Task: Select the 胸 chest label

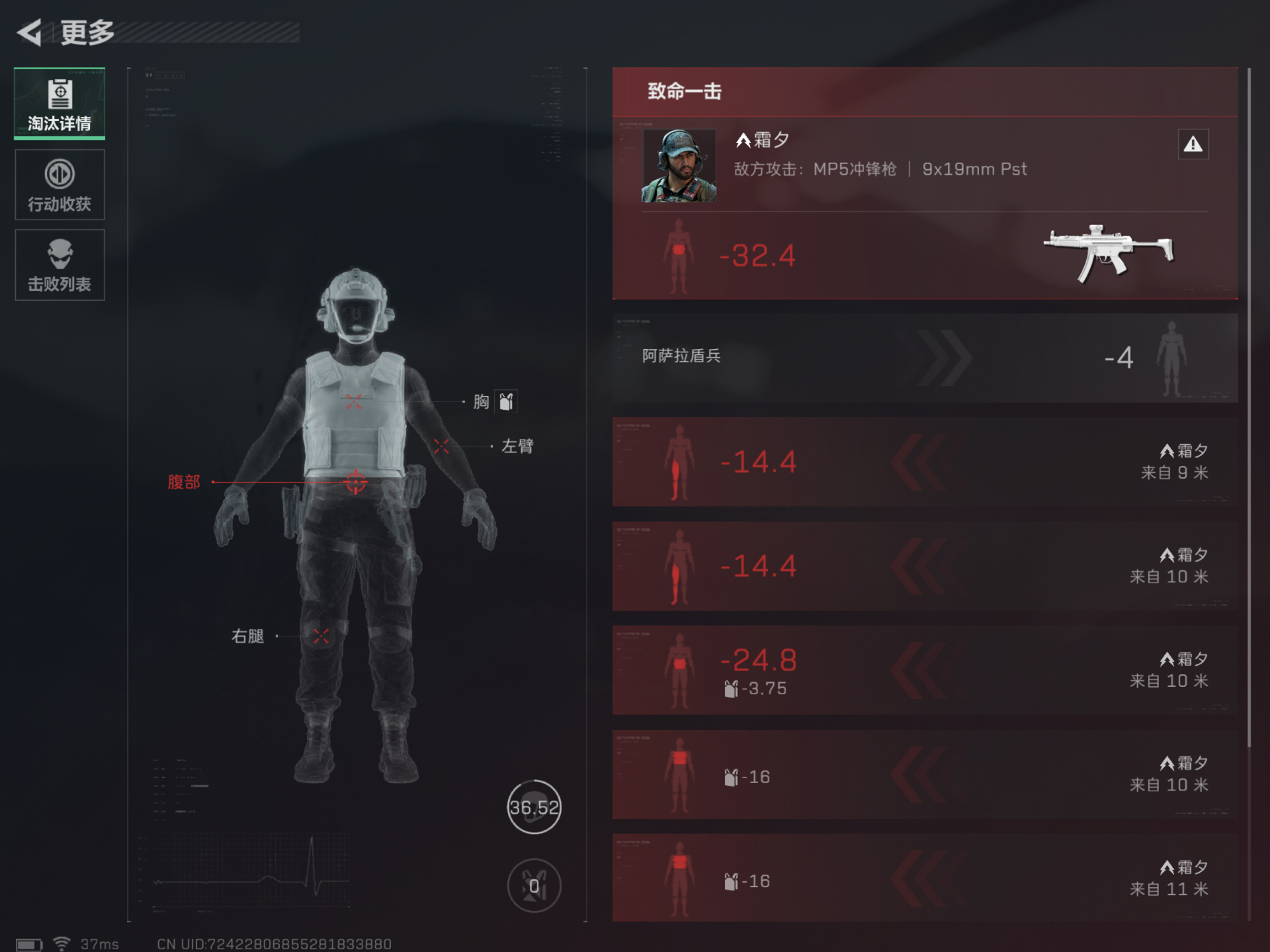Action: click(482, 401)
